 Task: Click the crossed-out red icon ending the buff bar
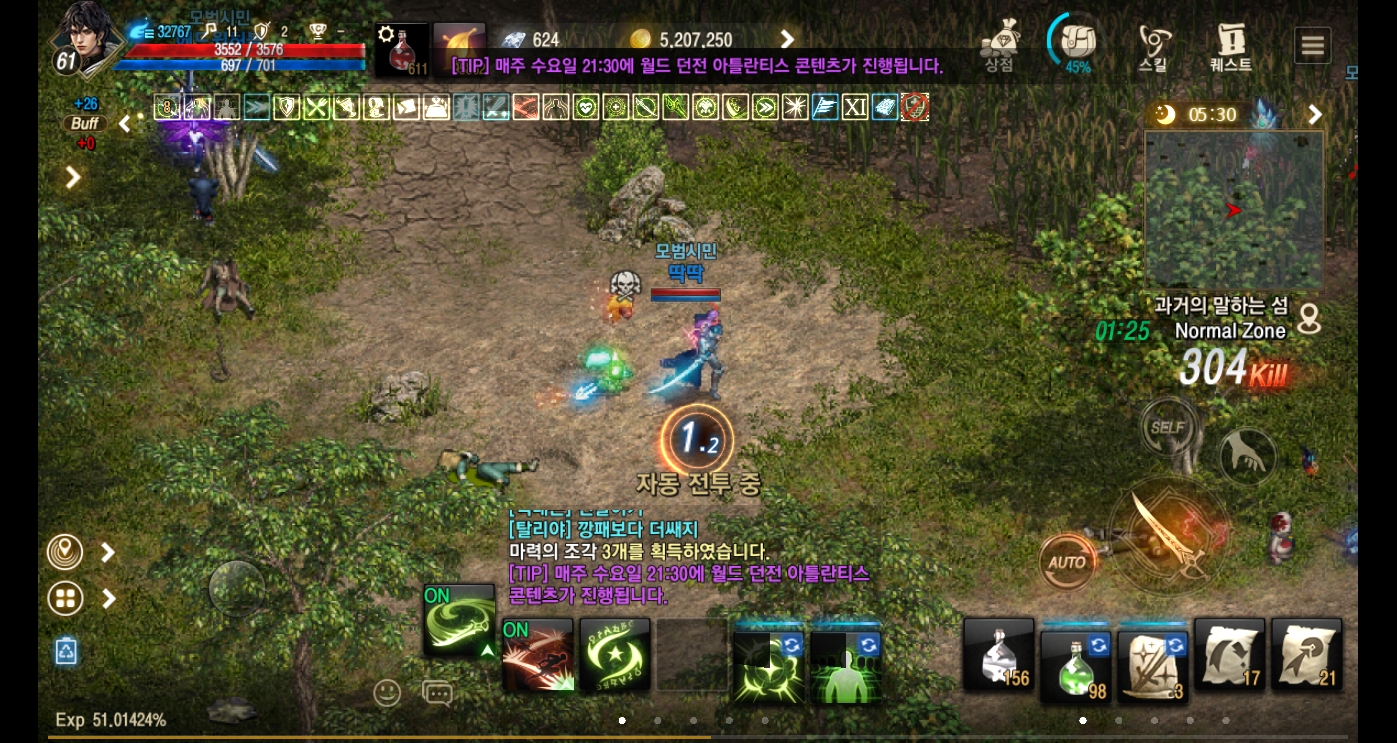[x=914, y=107]
